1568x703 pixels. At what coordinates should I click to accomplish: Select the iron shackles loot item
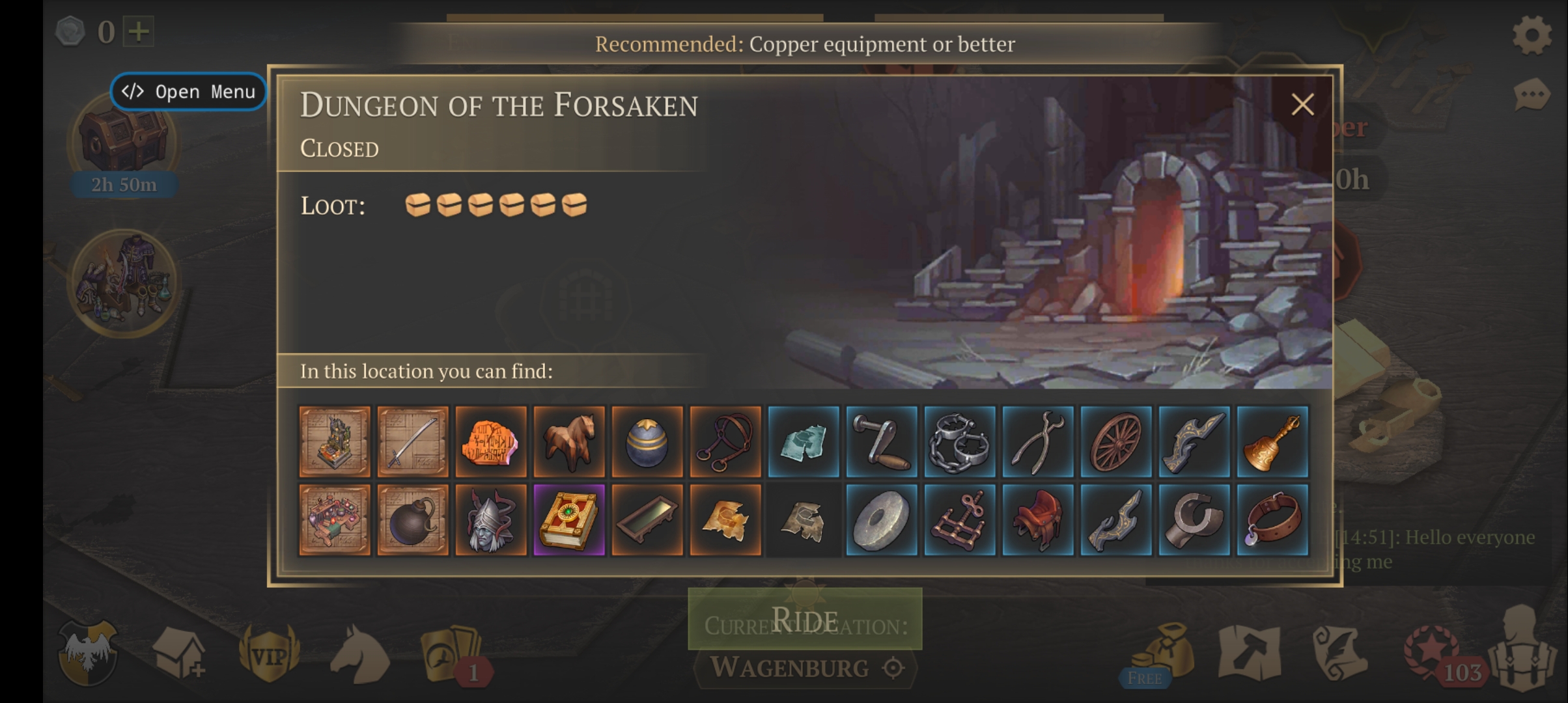coord(960,441)
